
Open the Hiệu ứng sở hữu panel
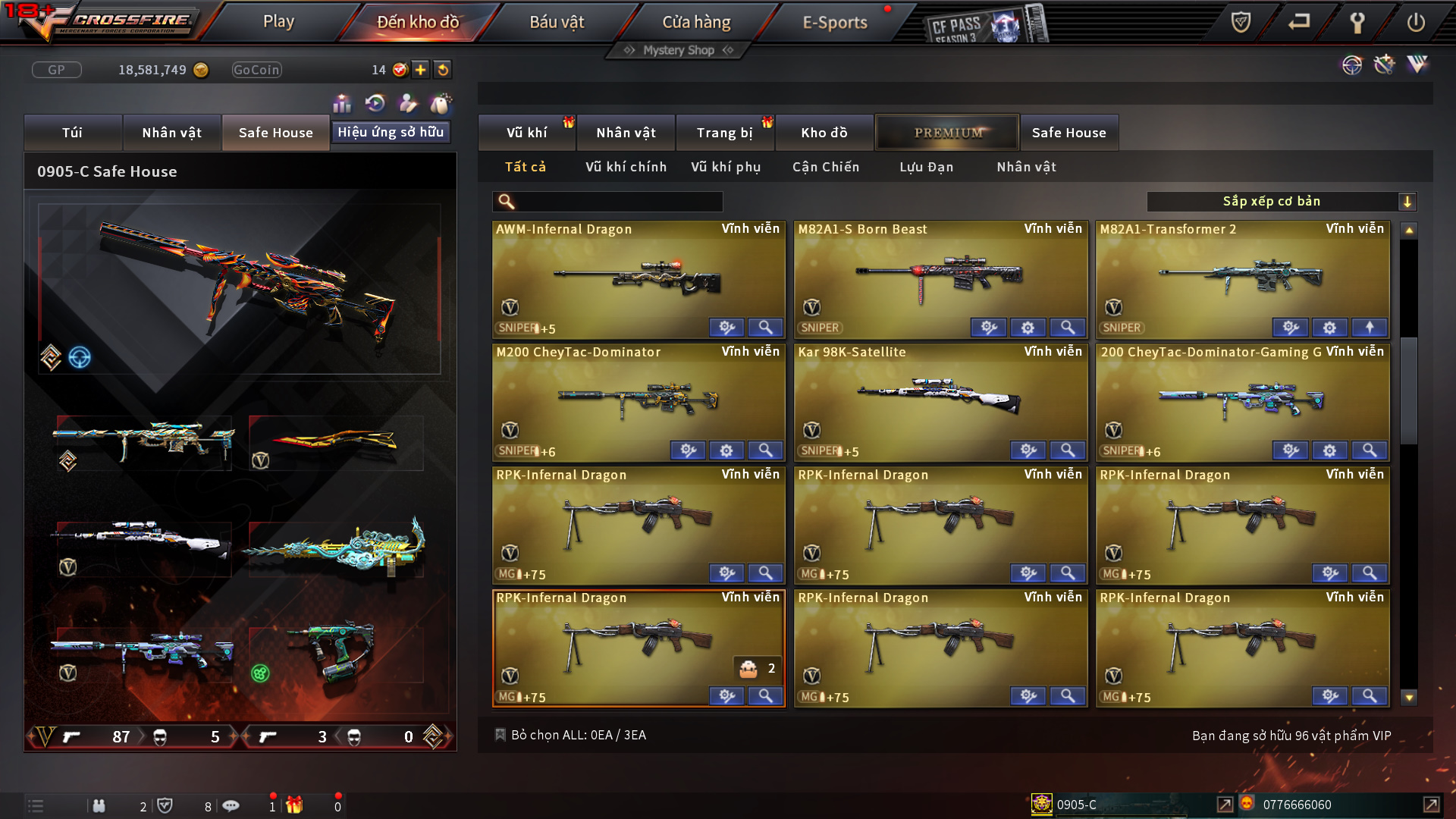tap(391, 132)
